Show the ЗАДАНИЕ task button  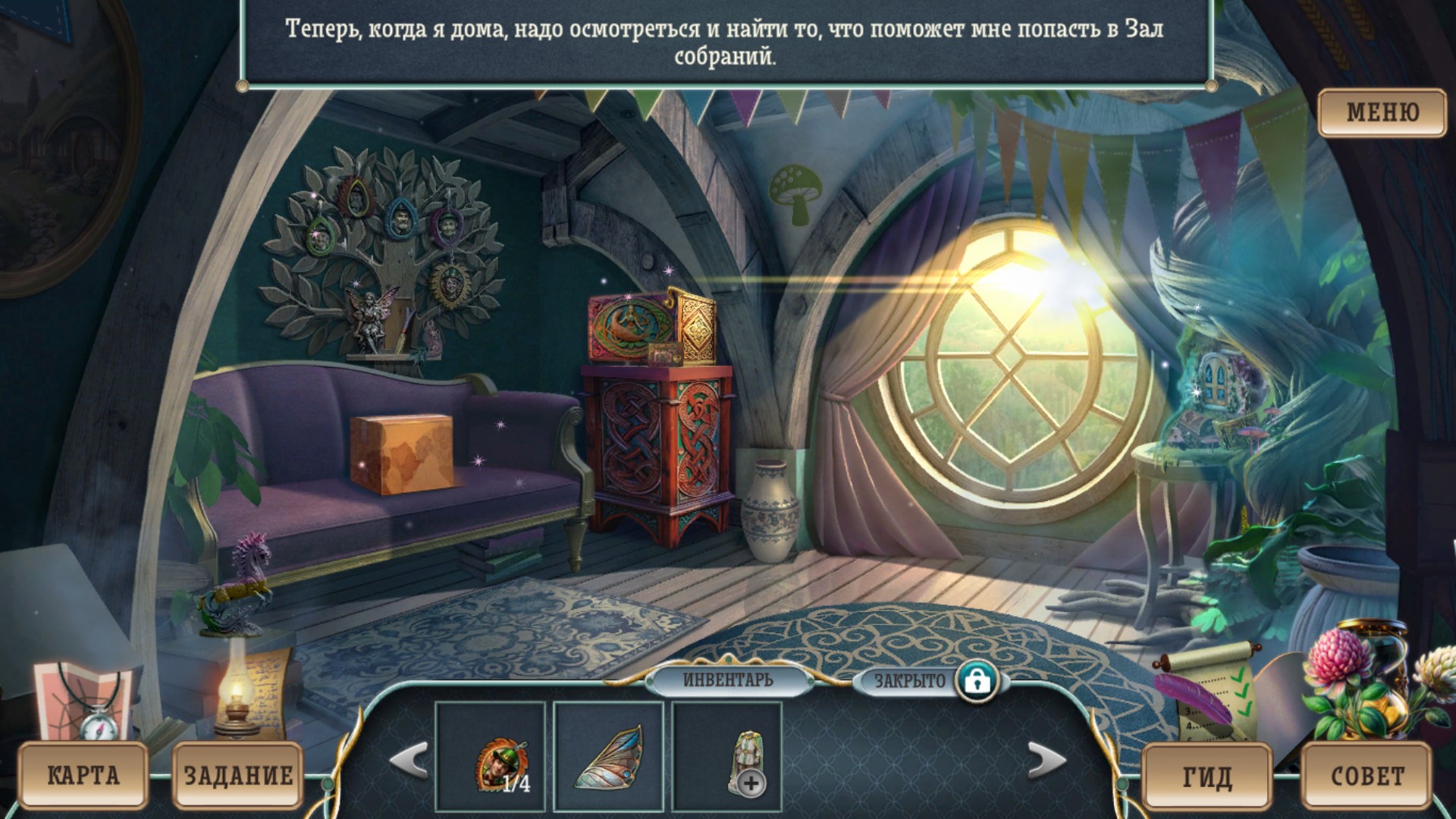[238, 775]
